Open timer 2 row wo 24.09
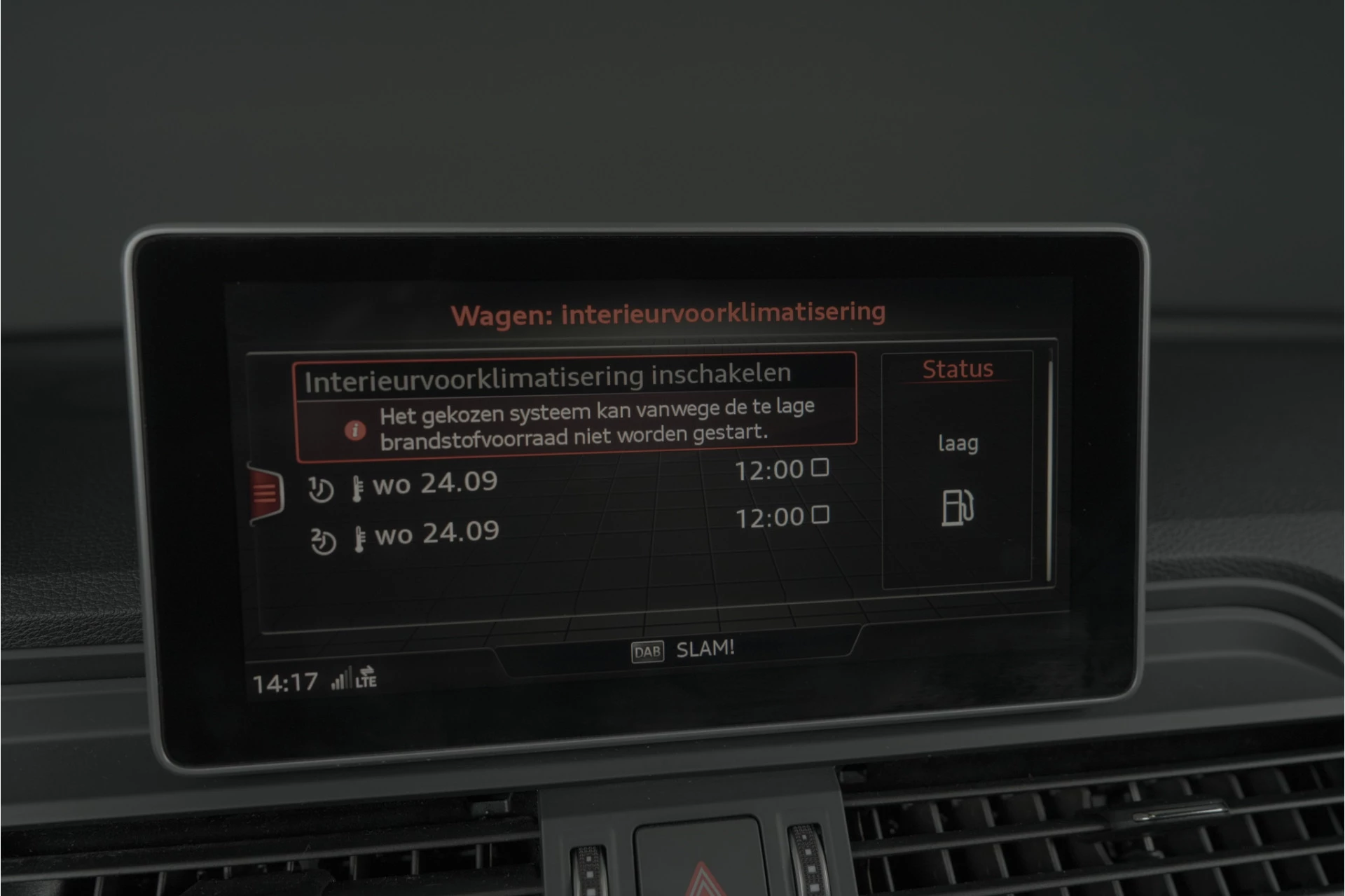1345x896 pixels. click(436, 534)
